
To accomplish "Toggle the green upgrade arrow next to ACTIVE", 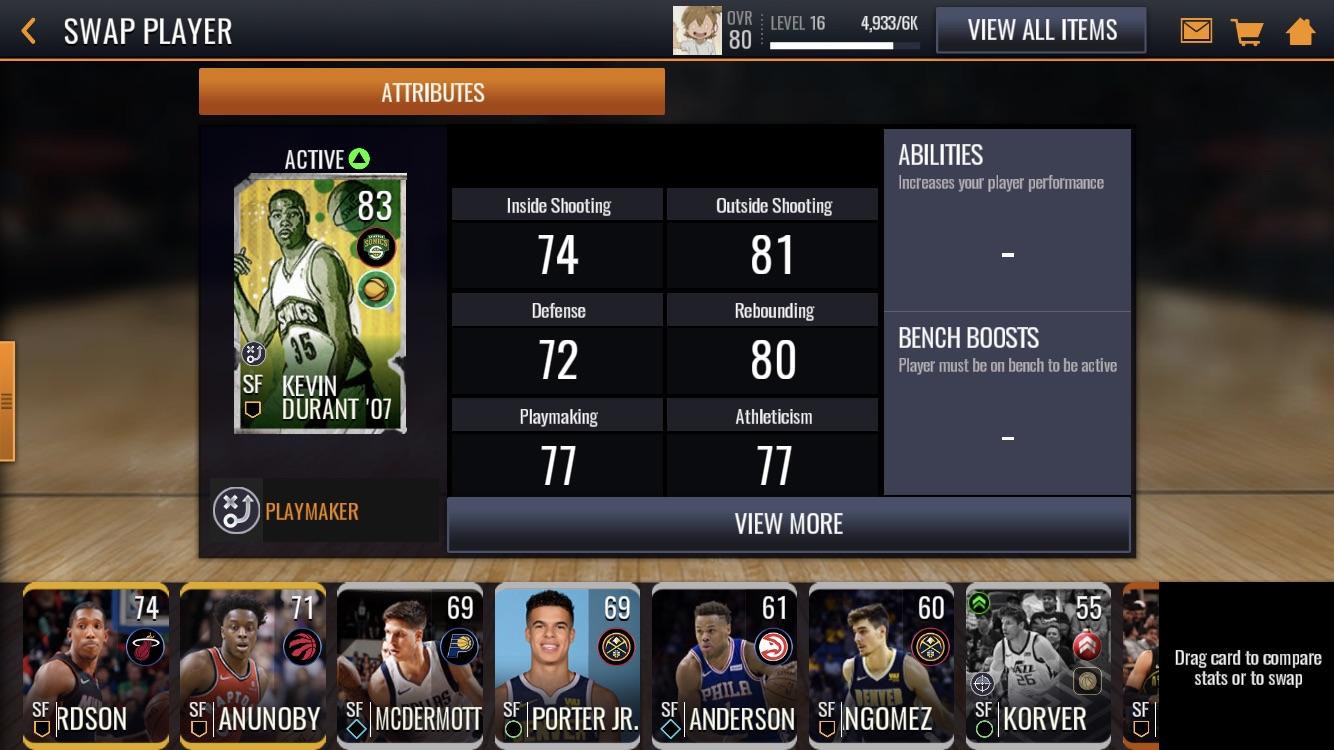I will click(x=358, y=158).
